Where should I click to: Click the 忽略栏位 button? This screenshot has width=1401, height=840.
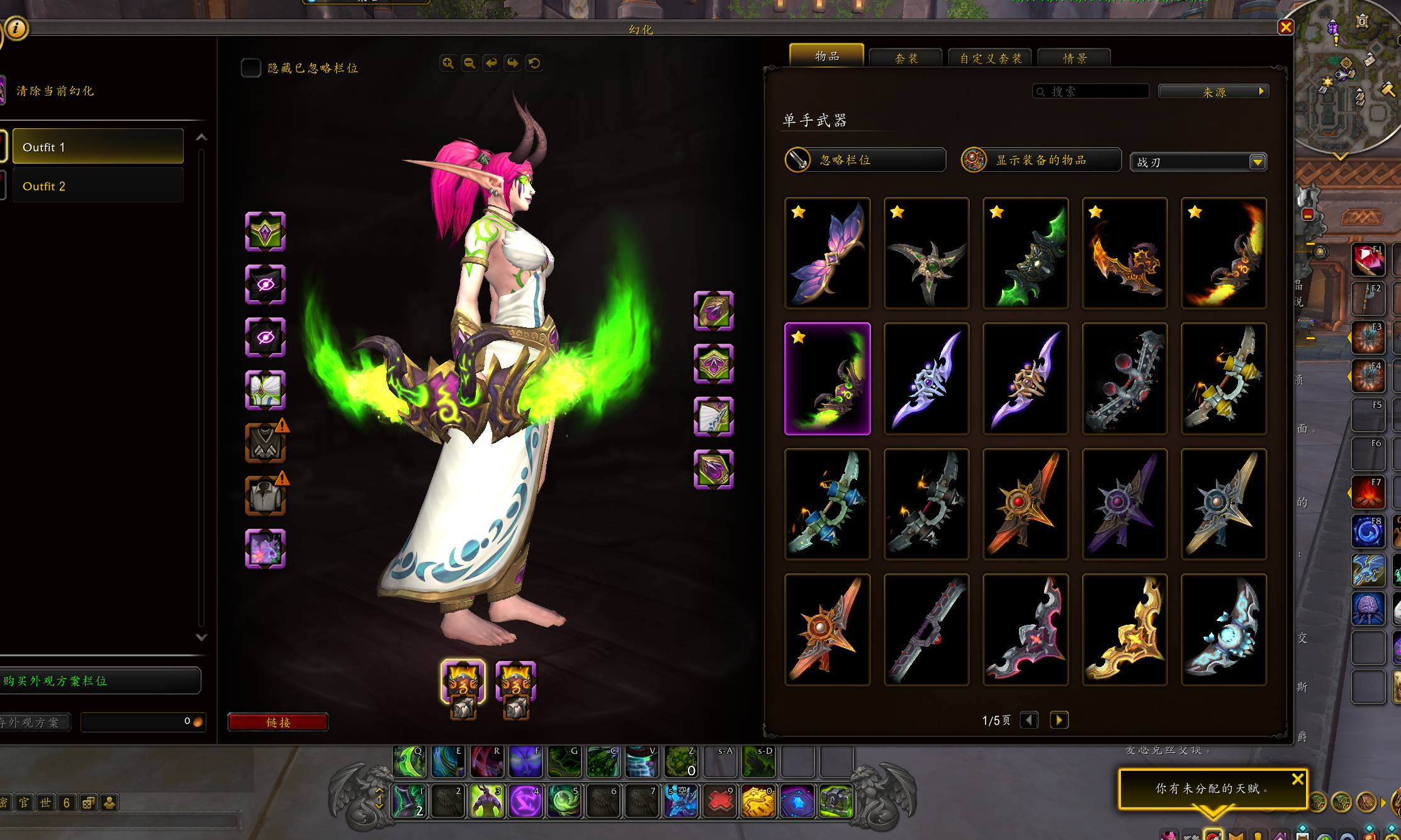[x=865, y=160]
